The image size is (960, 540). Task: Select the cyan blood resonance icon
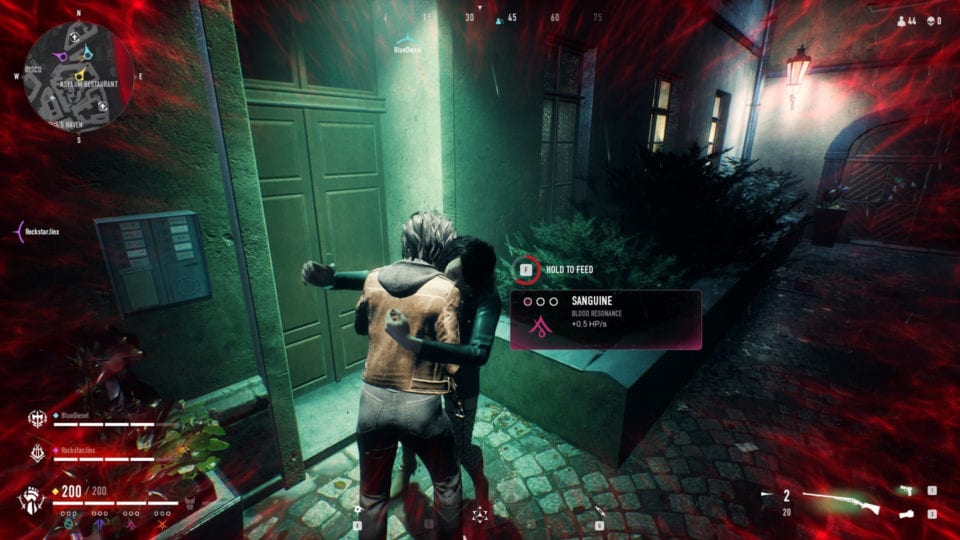(x=67, y=522)
